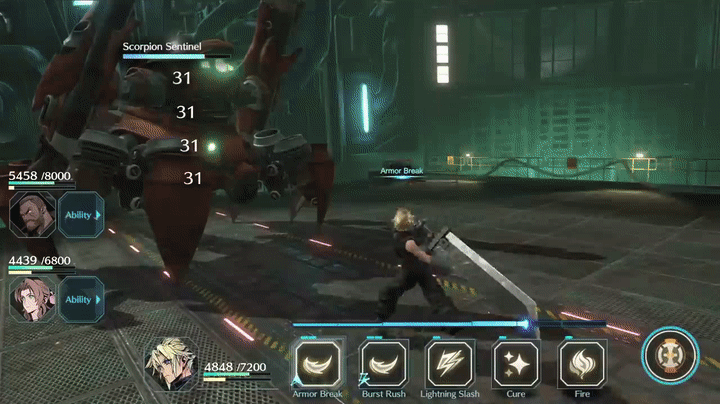This screenshot has height=404, width=720.
Task: Select Aerith's character portrait
Action: (32, 298)
